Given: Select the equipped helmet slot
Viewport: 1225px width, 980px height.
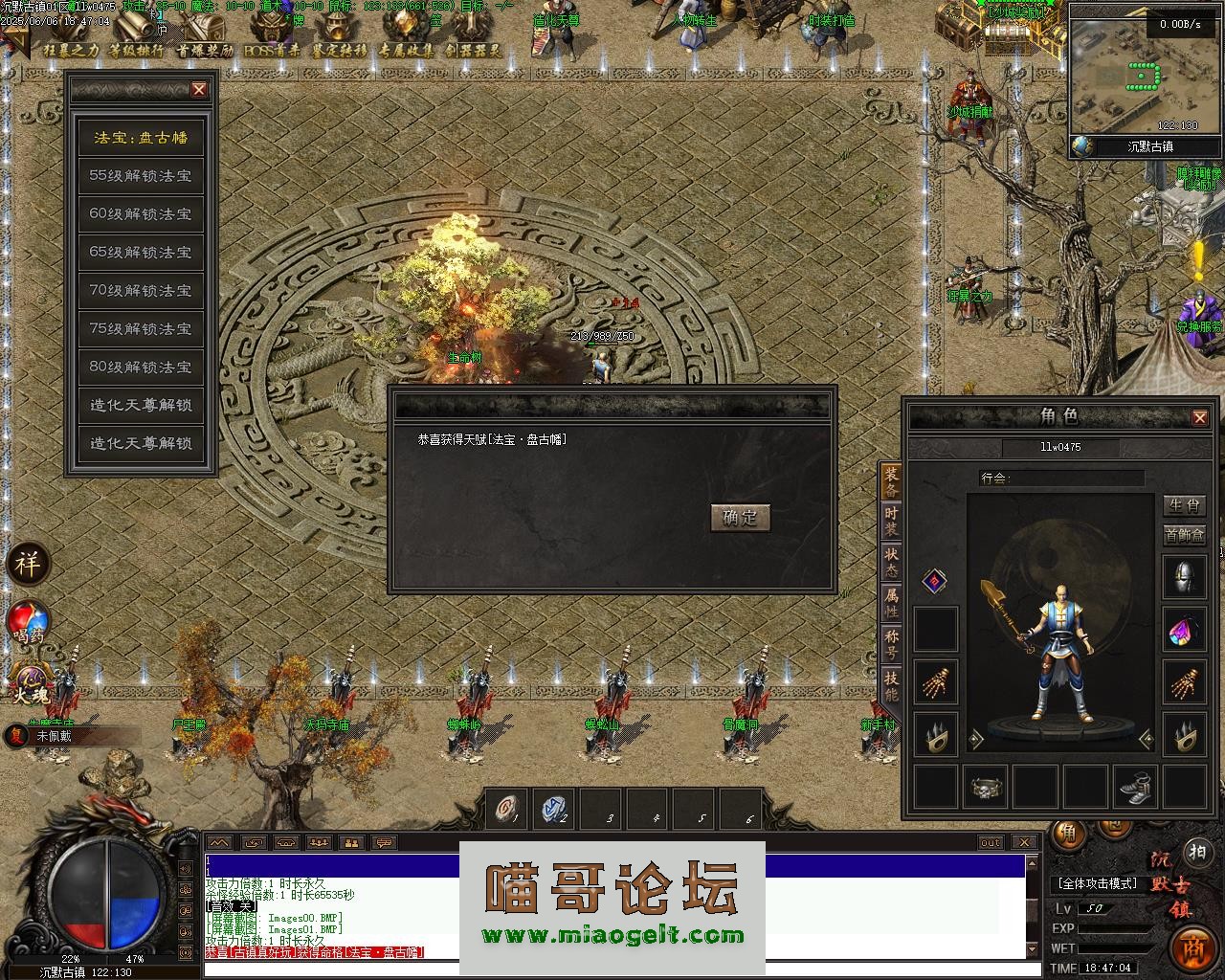Looking at the screenshot, I should tap(1184, 578).
